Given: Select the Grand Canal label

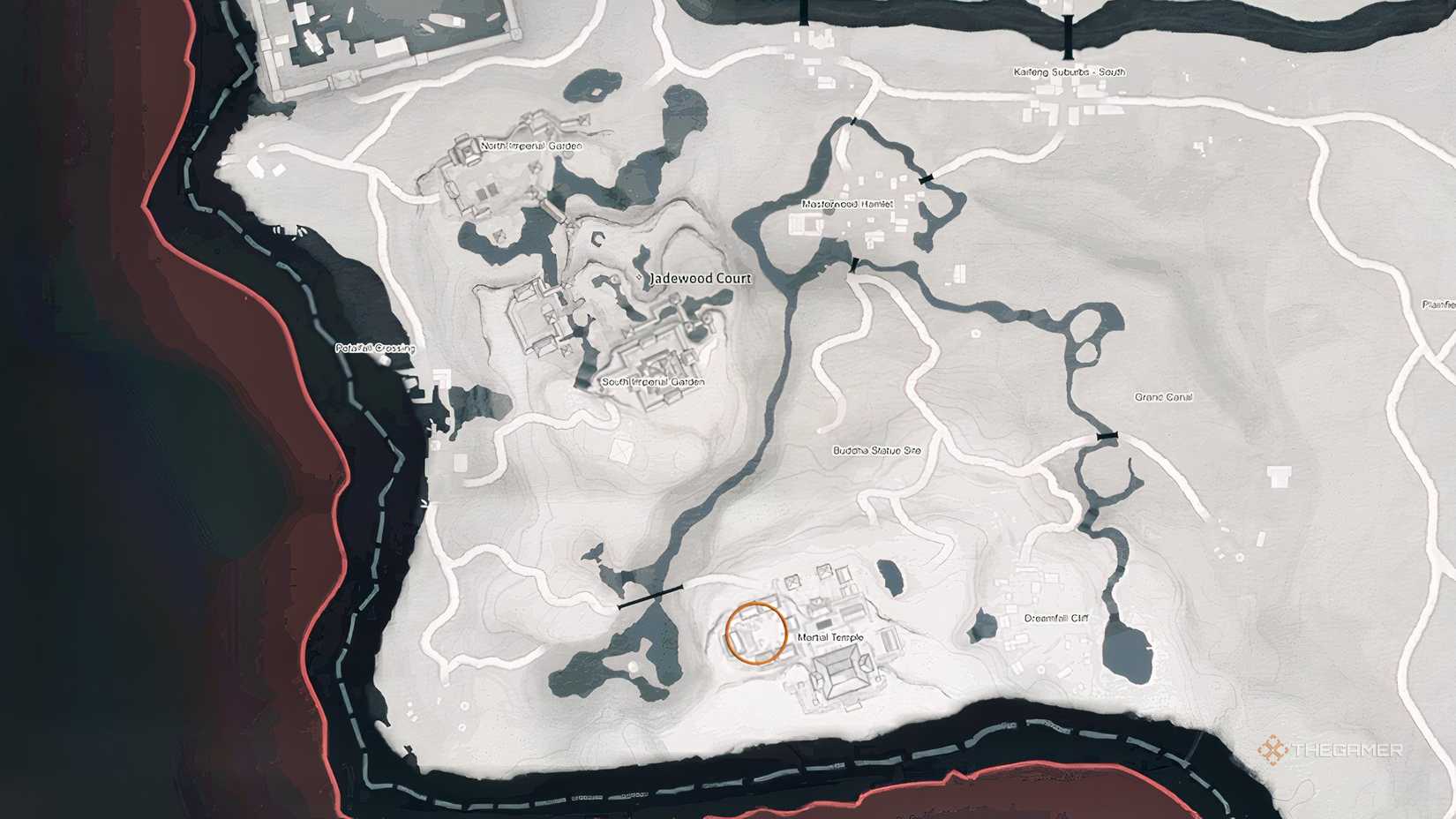Looking at the screenshot, I should 1165,397.
